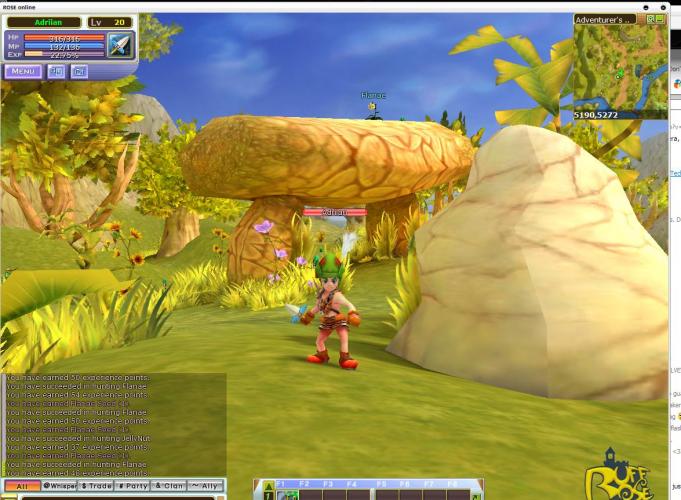Open the MENU button

pos(22,71)
